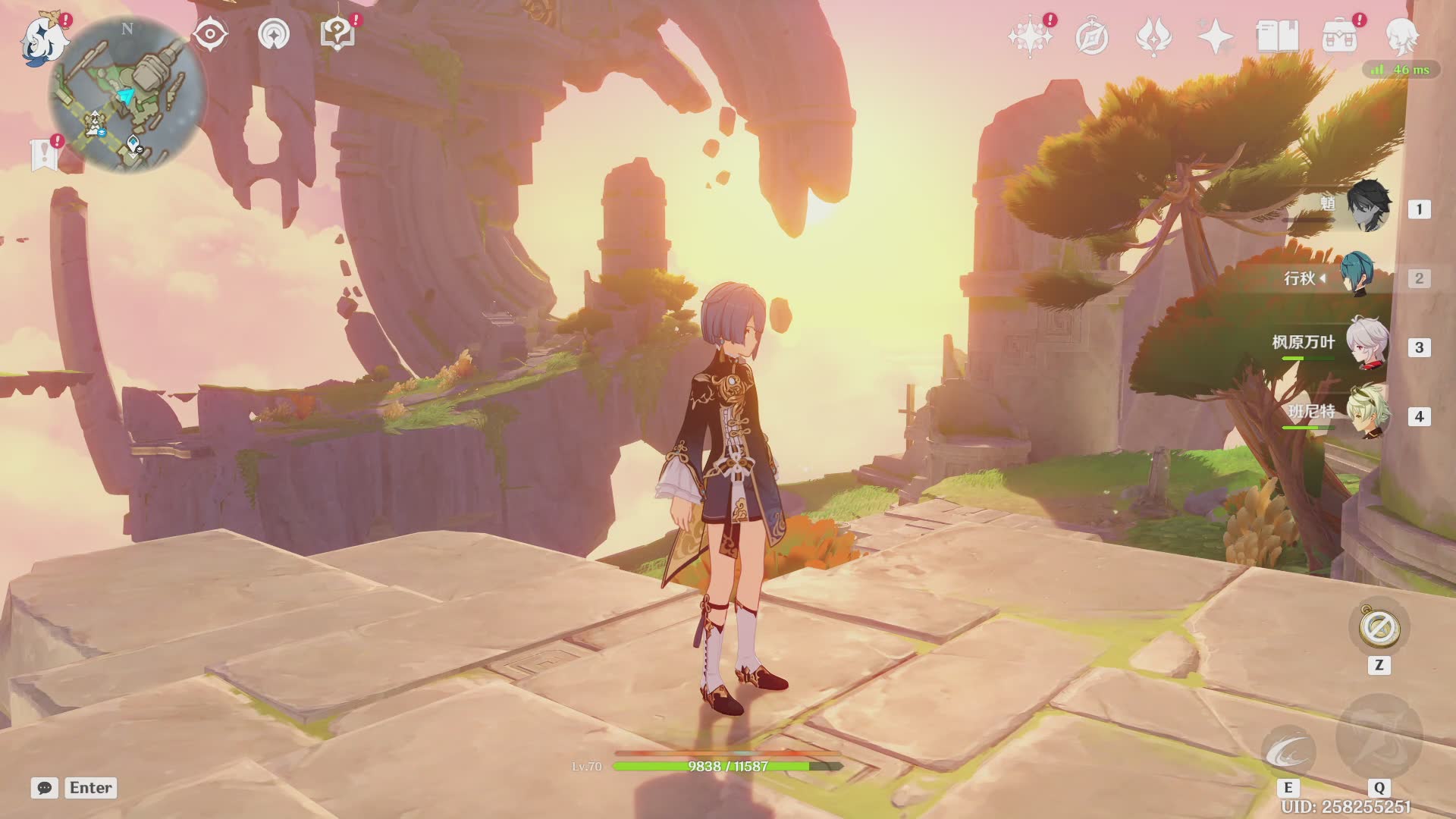Activate the eye-shaped sight icon
The width and height of the screenshot is (1456, 819).
tap(210, 34)
